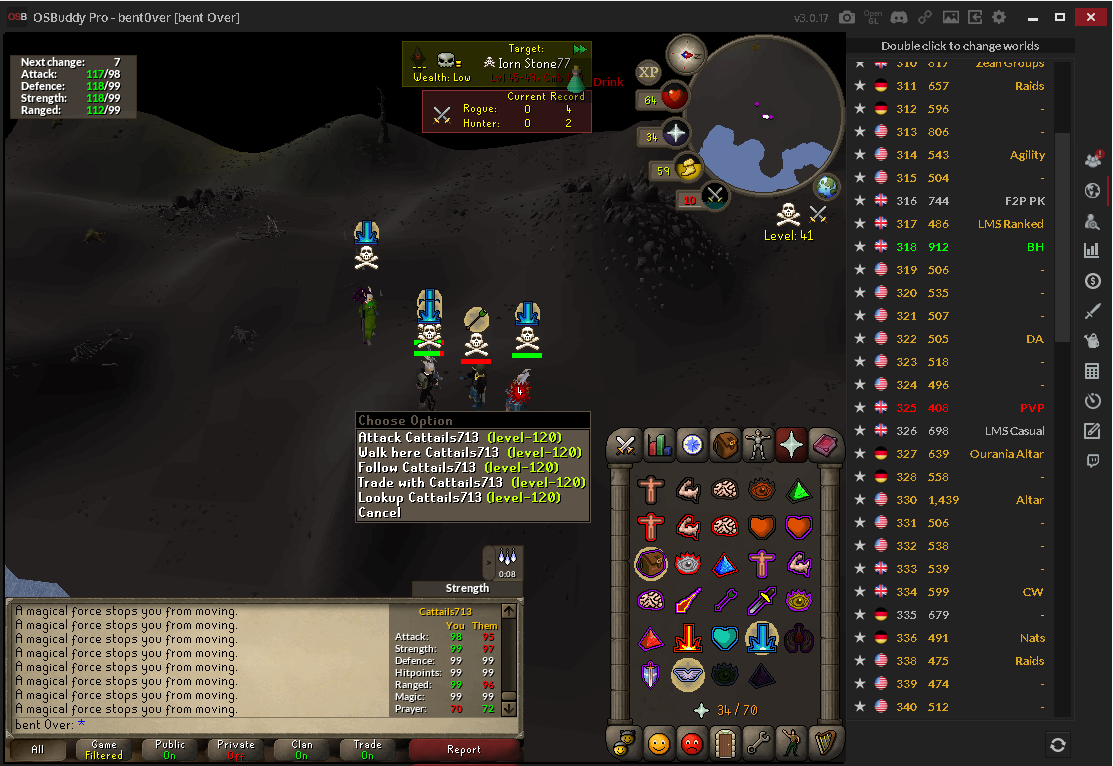Choose Follow Cattails713 option
The image size is (1113, 766).
click(x=458, y=468)
